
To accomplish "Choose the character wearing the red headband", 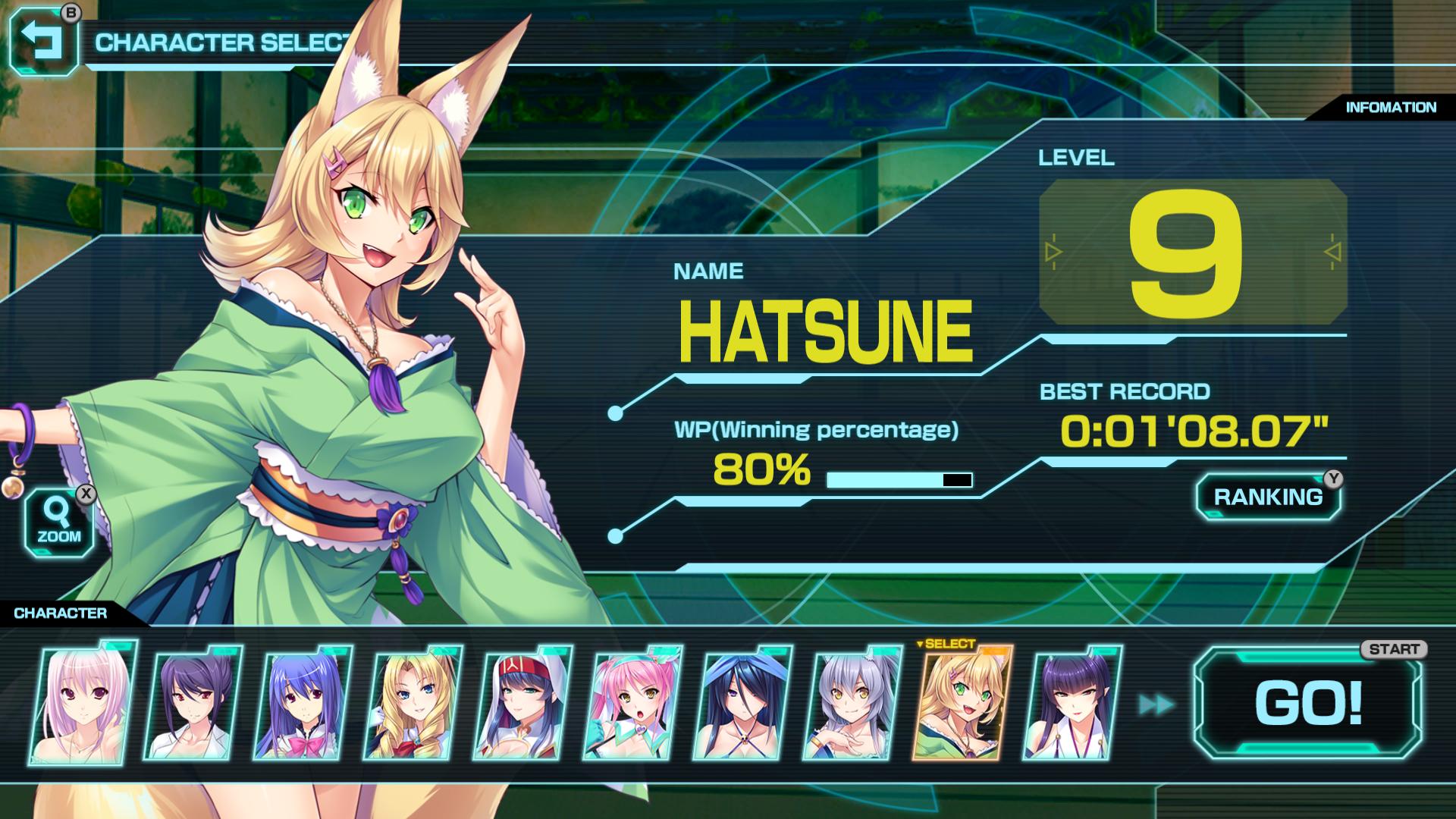I will (x=522, y=703).
